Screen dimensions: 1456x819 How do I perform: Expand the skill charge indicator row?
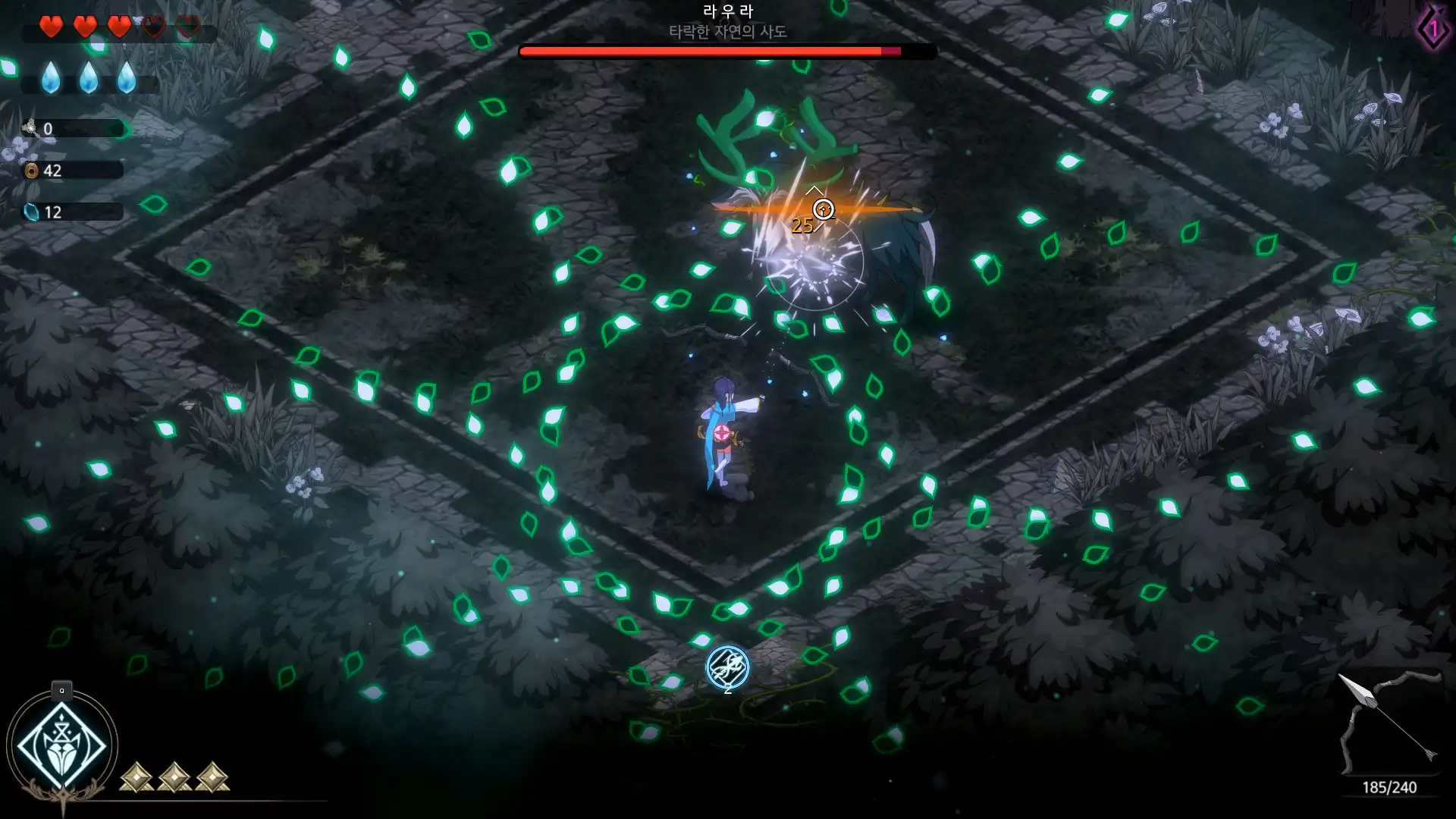(x=173, y=777)
